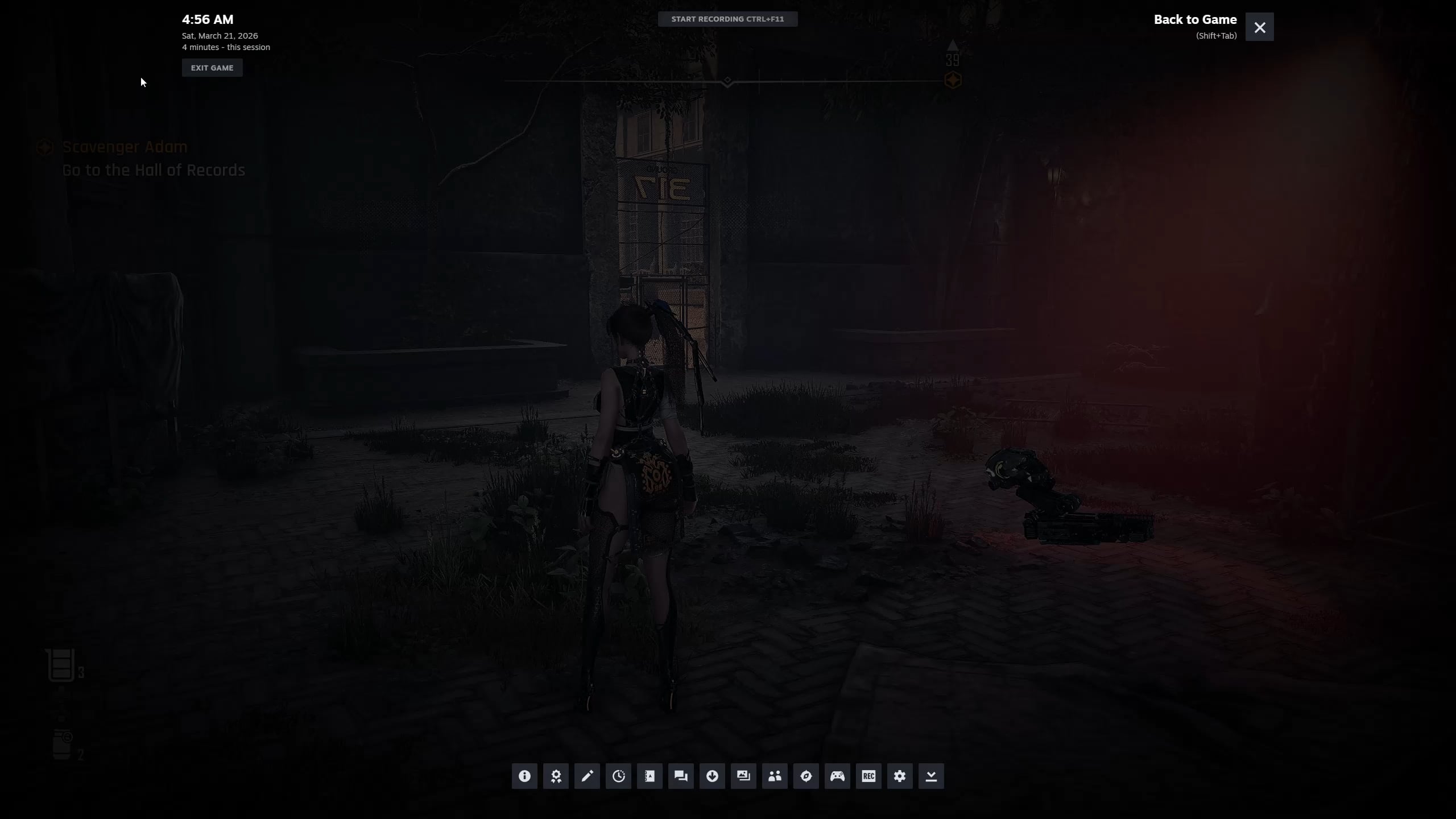Close the overlay with the X button
This screenshot has width=1456, height=819.
1259,27
